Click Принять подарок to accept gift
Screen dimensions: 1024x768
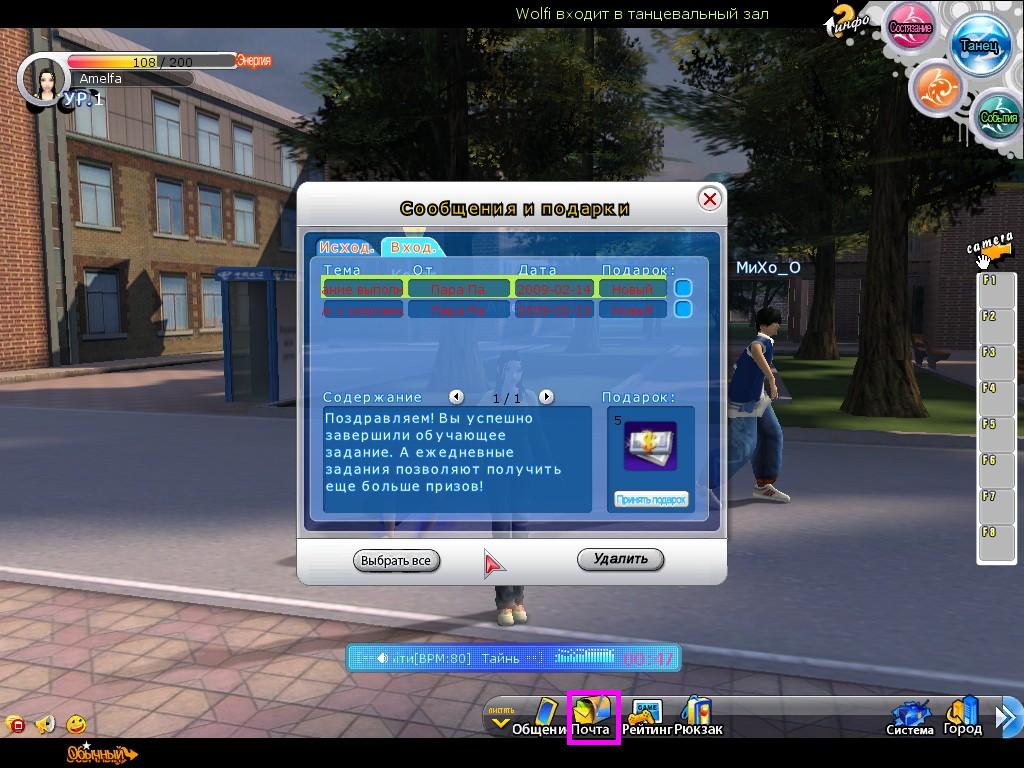[x=651, y=499]
